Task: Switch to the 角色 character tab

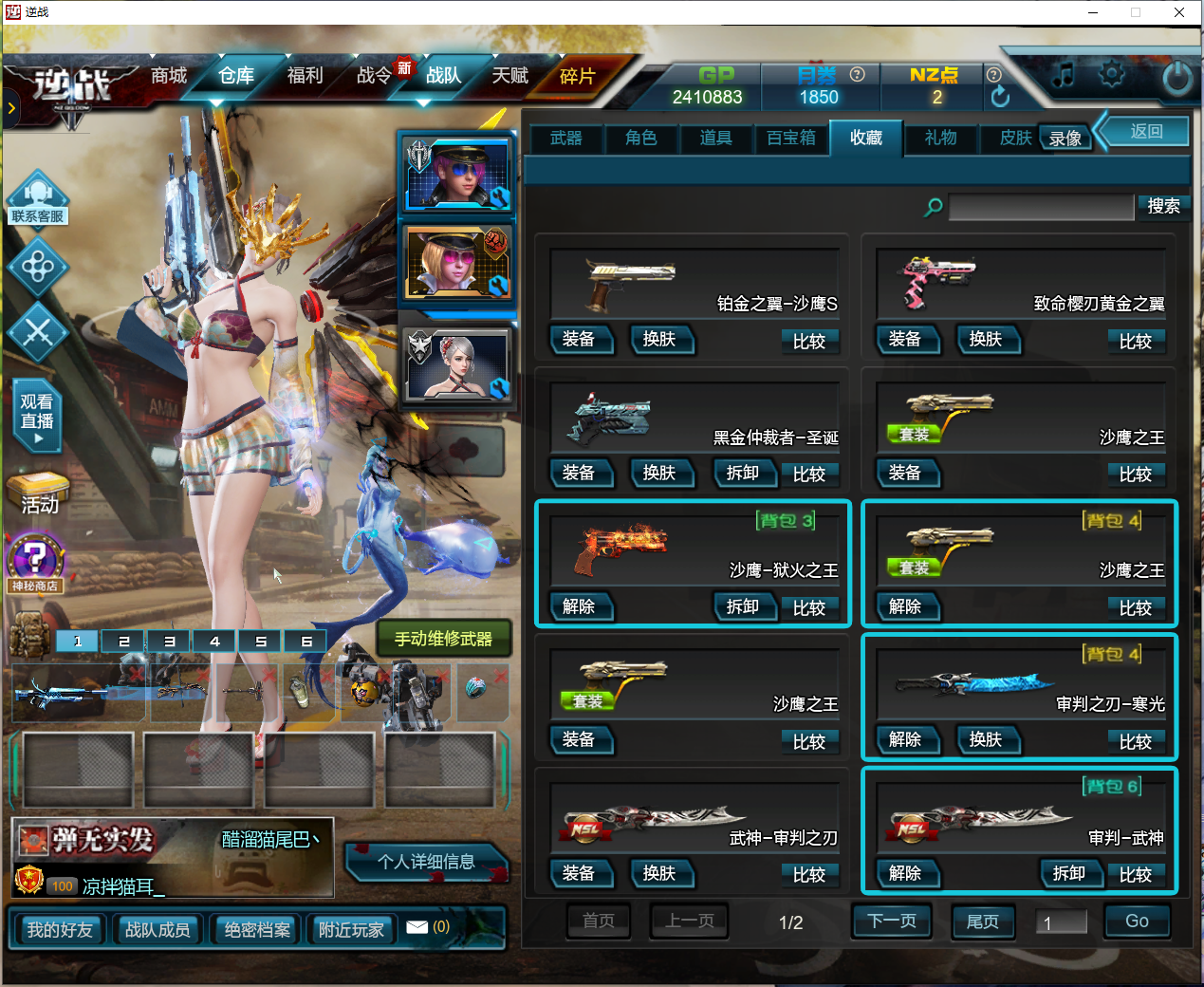Action: click(640, 139)
